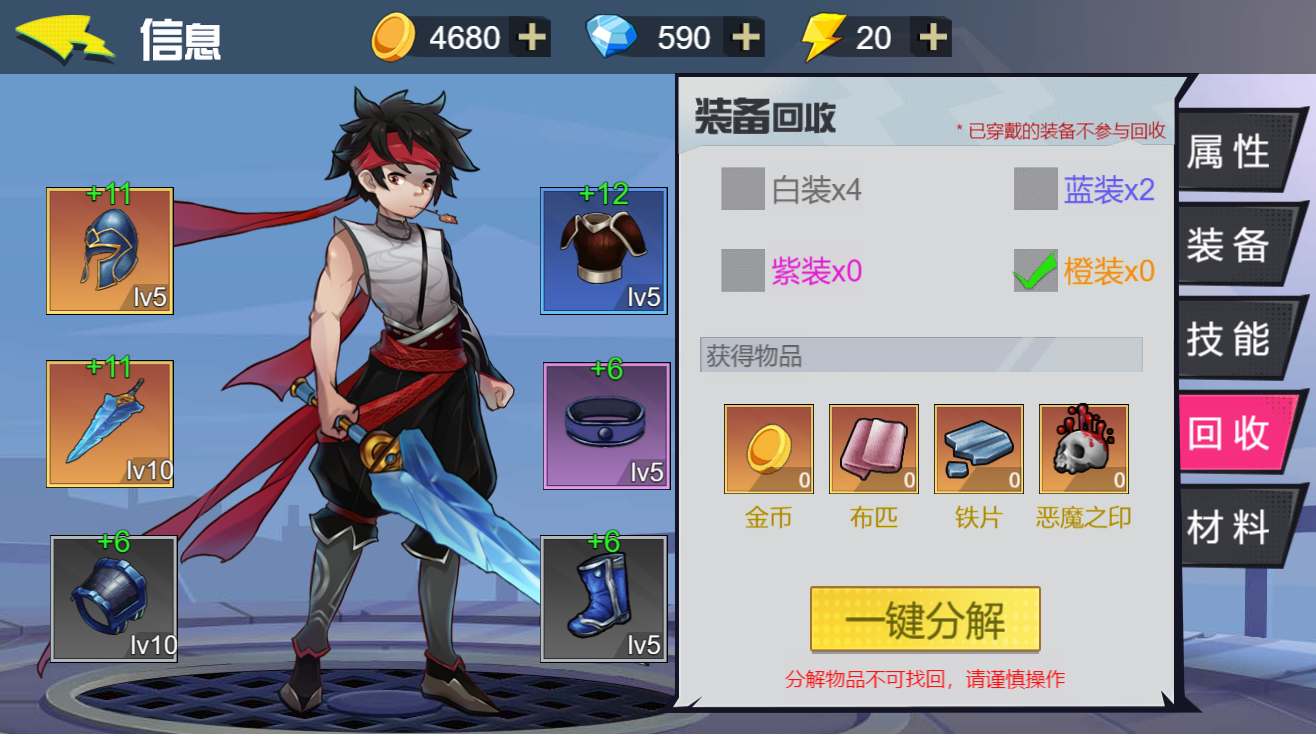Select the 恶魔之印 demon mark reward icon
1316x734 pixels.
click(x=1083, y=449)
